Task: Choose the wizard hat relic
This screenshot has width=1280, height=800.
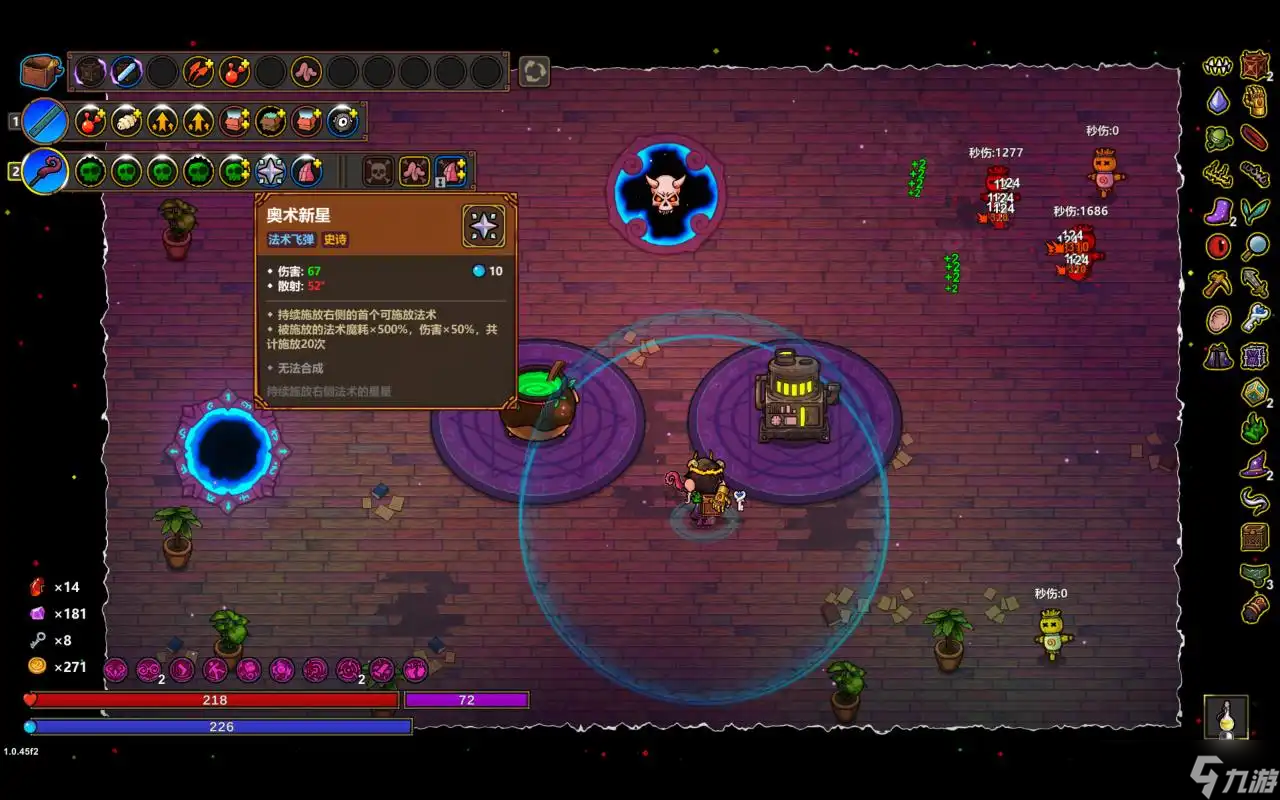Action: pyautogui.click(x=1254, y=465)
